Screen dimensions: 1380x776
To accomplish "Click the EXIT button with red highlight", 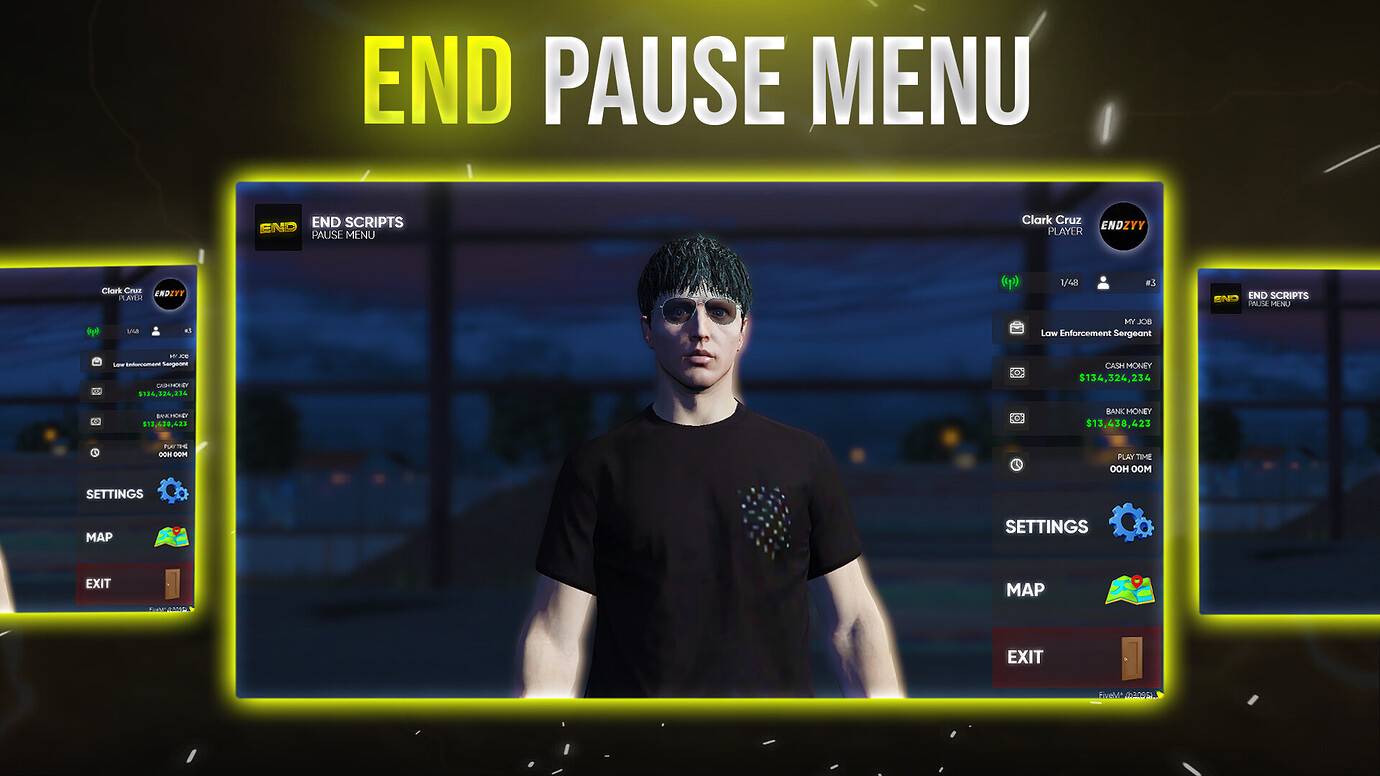I will click(1024, 656).
